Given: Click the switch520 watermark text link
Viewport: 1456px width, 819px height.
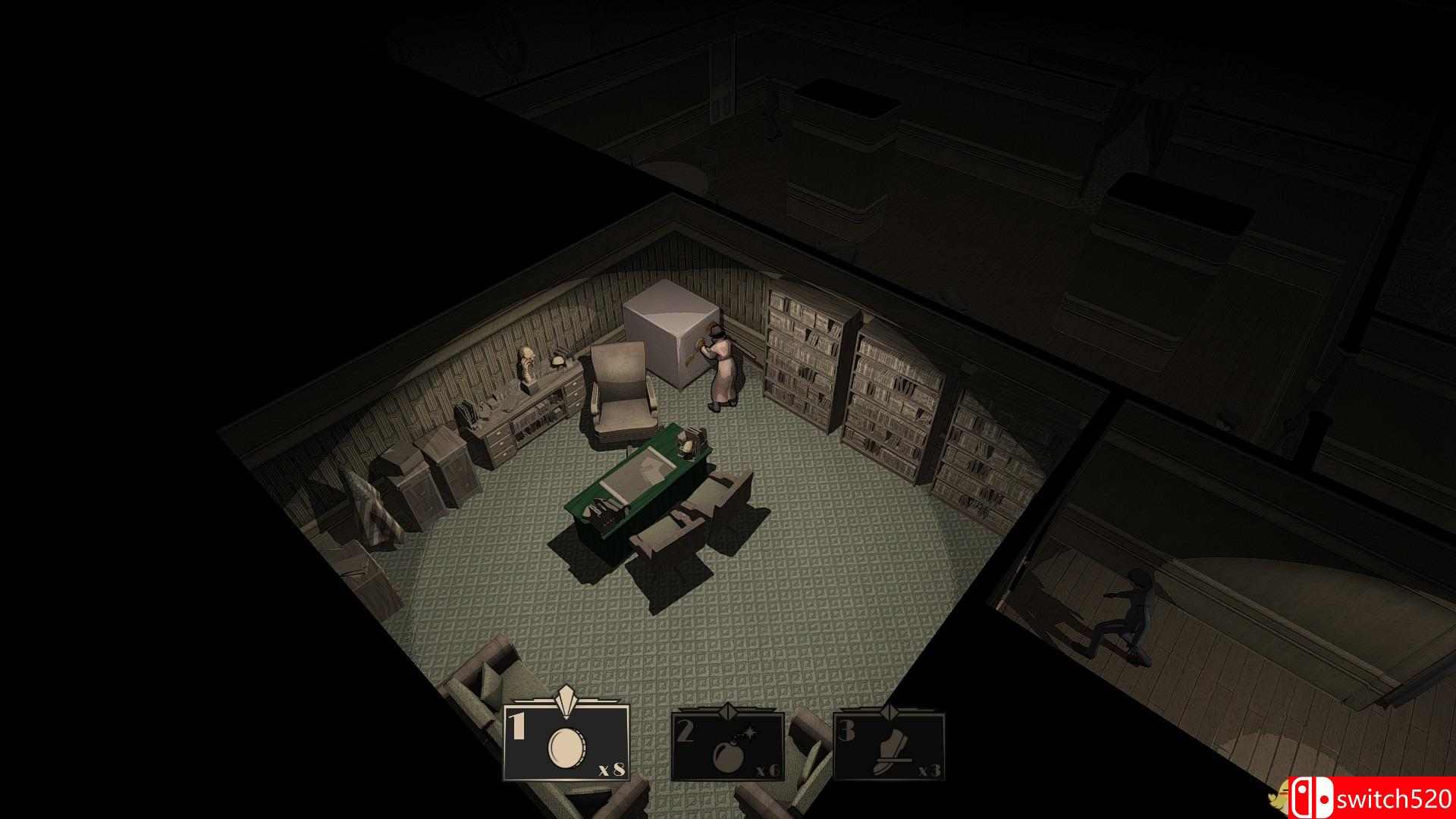Looking at the screenshot, I should tap(1397, 797).
